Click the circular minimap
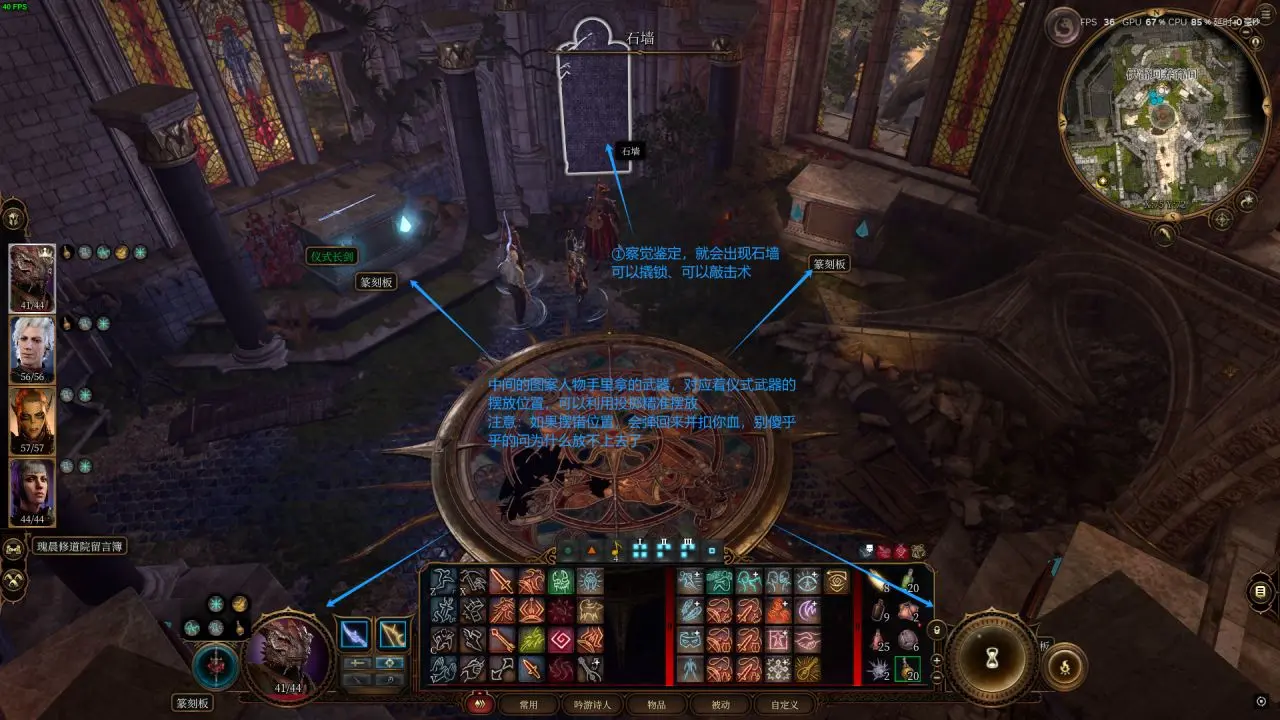1280x720 pixels. point(1161,114)
